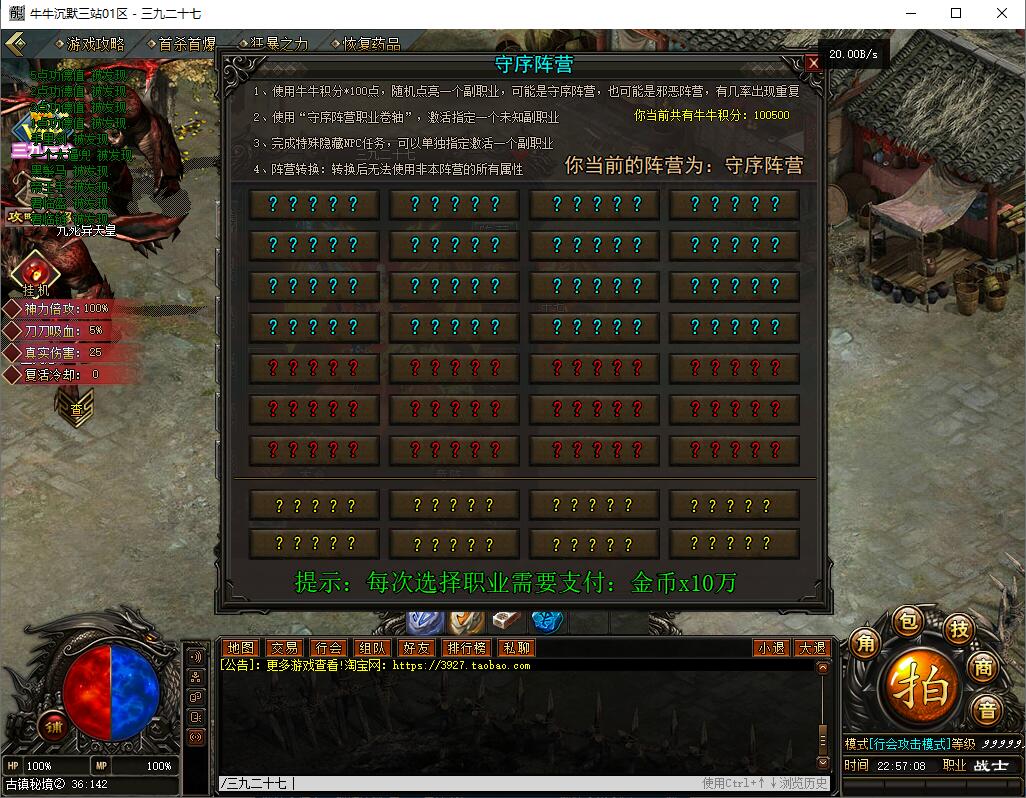The height and width of the screenshot is (798, 1026).
Task: Open the 游戏攻略 game guide menu
Action: [x=95, y=44]
